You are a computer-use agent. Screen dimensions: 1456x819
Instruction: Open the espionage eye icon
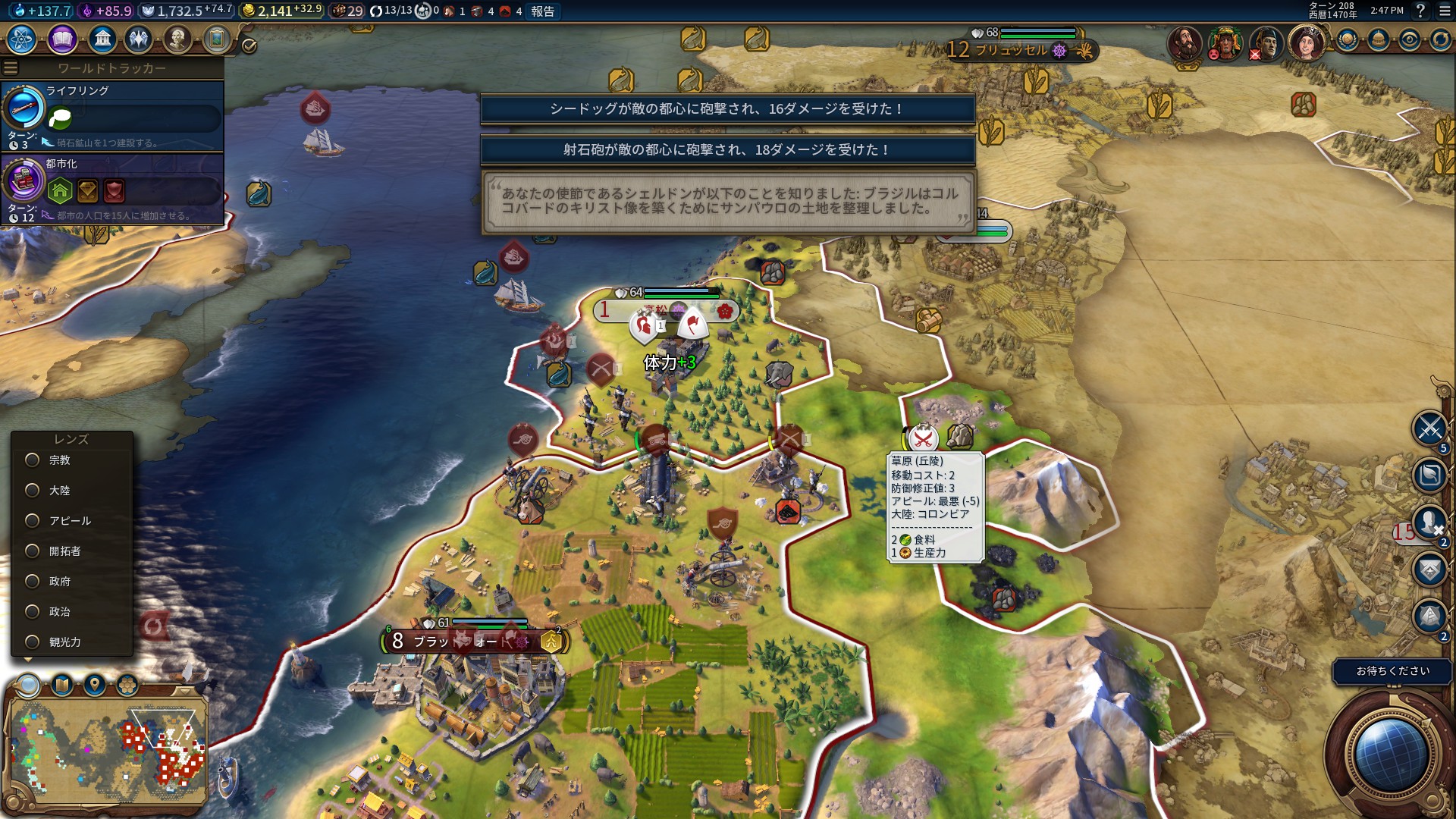tap(1409, 40)
